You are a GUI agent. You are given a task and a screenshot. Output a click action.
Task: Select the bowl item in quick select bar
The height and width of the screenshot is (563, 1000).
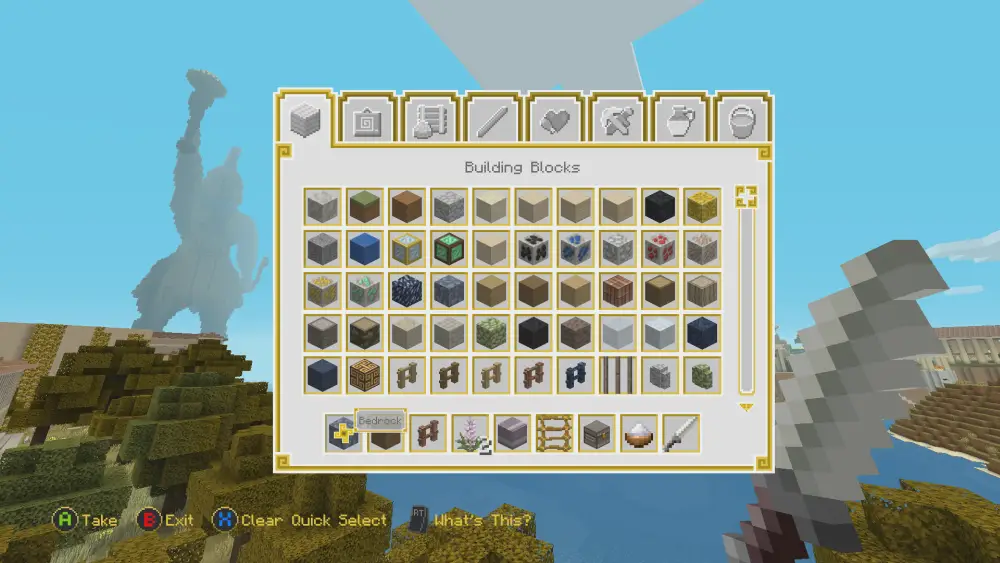[x=639, y=433]
